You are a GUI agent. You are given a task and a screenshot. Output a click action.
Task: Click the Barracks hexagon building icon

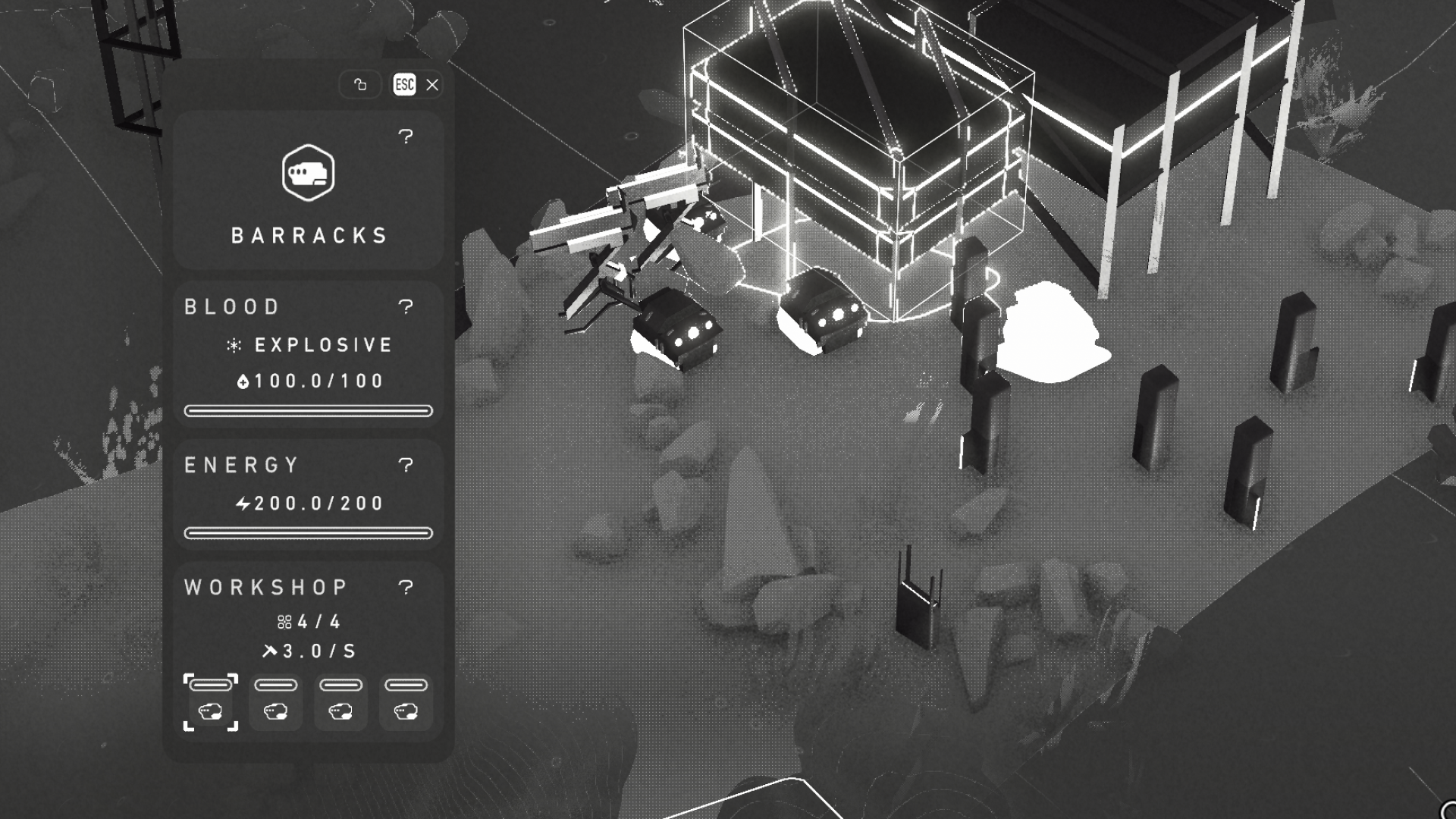(308, 173)
